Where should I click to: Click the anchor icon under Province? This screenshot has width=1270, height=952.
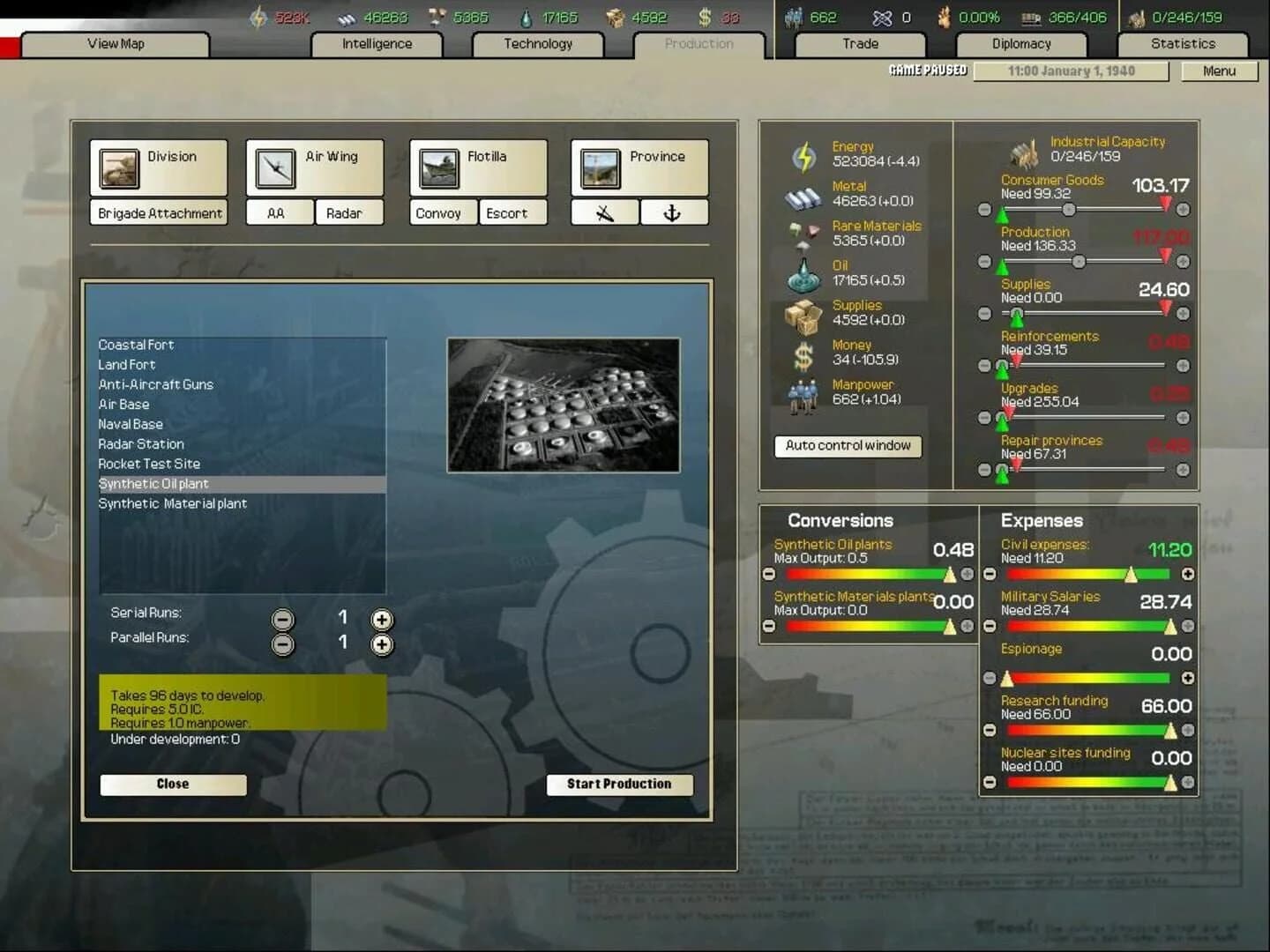[675, 212]
